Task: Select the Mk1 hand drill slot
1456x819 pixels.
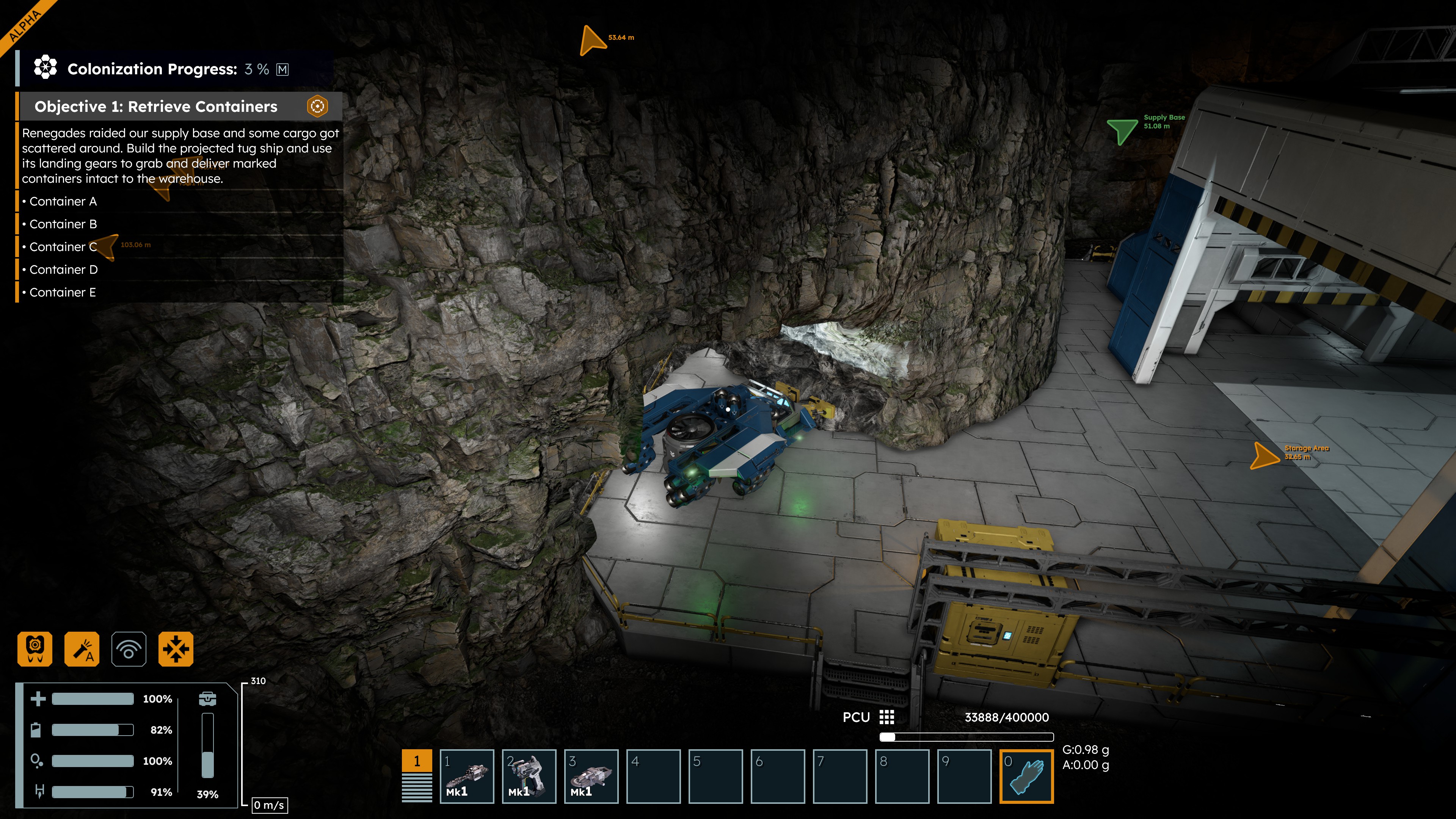Action: (x=467, y=776)
